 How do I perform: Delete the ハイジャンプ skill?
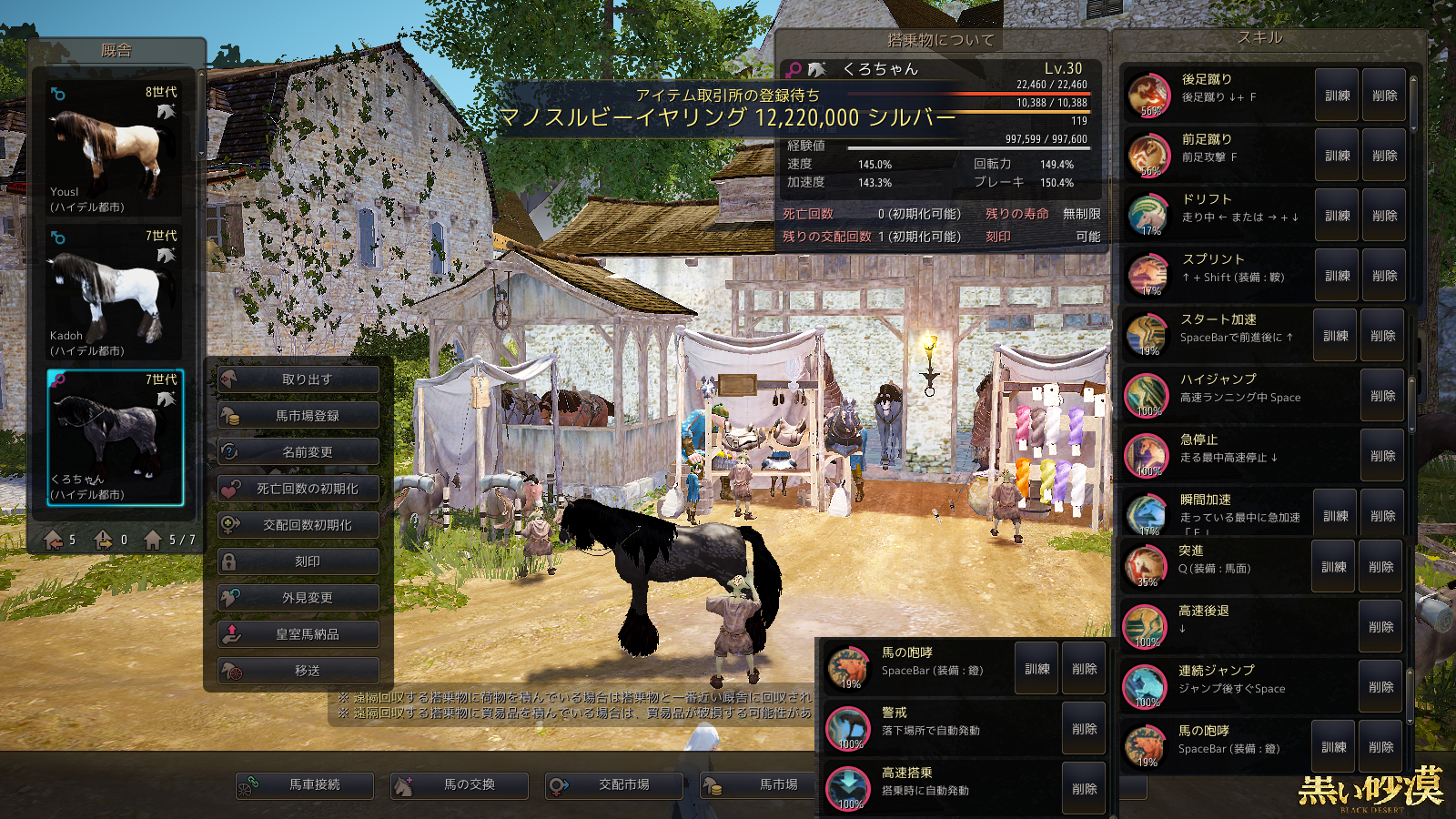[x=1382, y=396]
